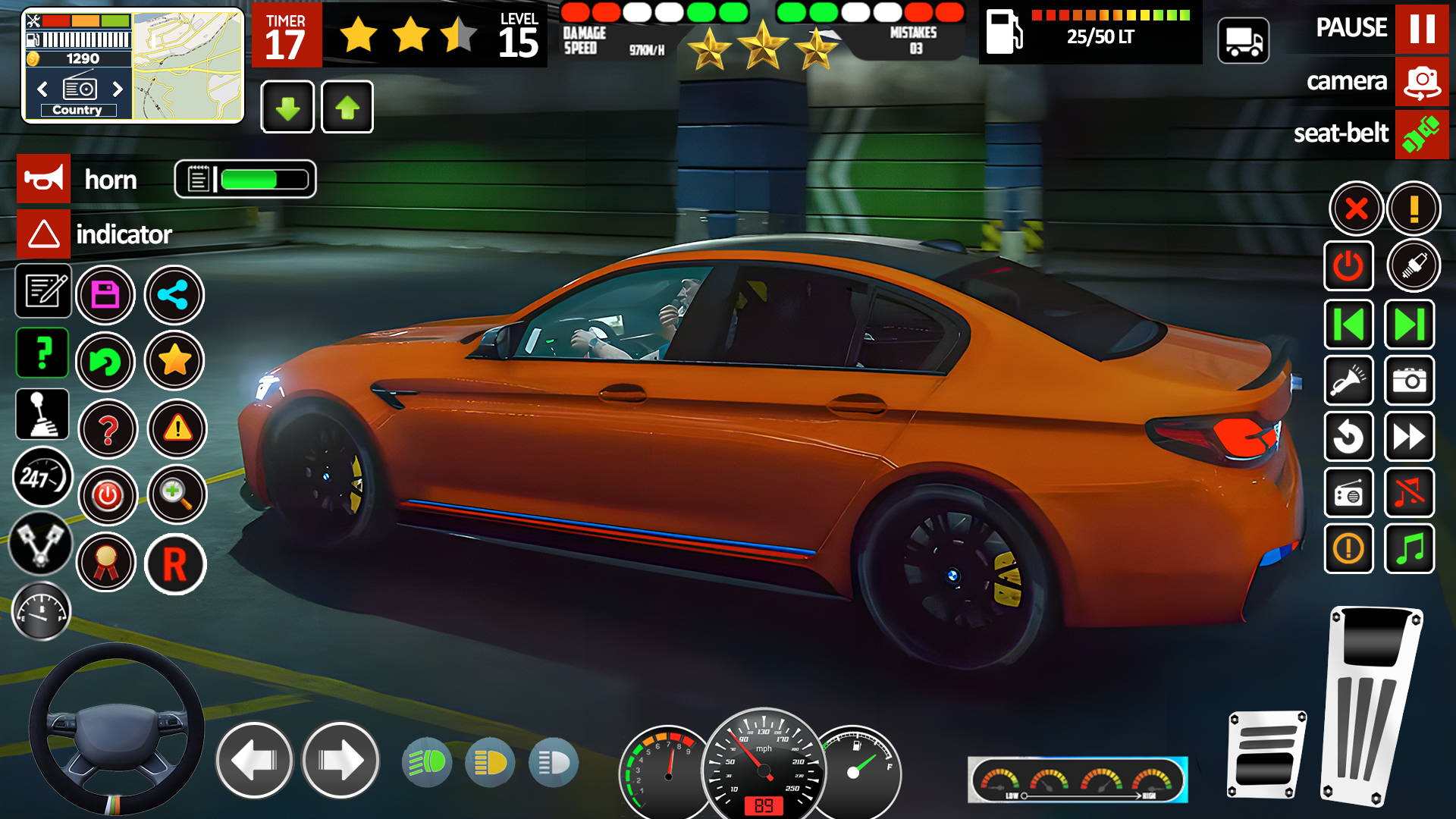Switch camera view with the camera icon
The image size is (1456, 819).
[1422, 82]
